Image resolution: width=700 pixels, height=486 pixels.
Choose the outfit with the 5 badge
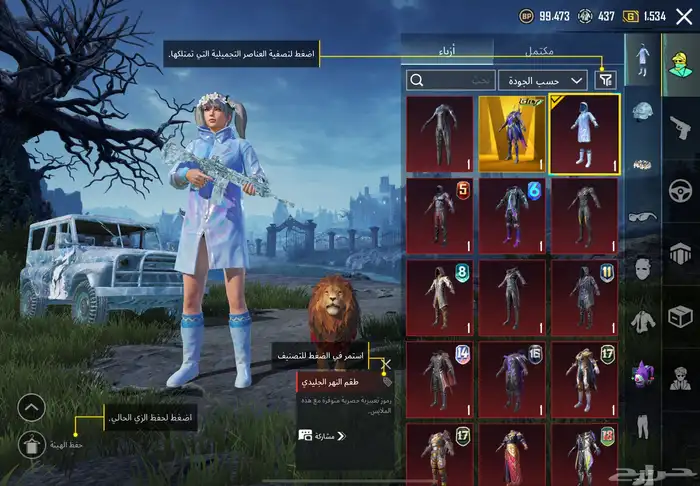(x=440, y=214)
